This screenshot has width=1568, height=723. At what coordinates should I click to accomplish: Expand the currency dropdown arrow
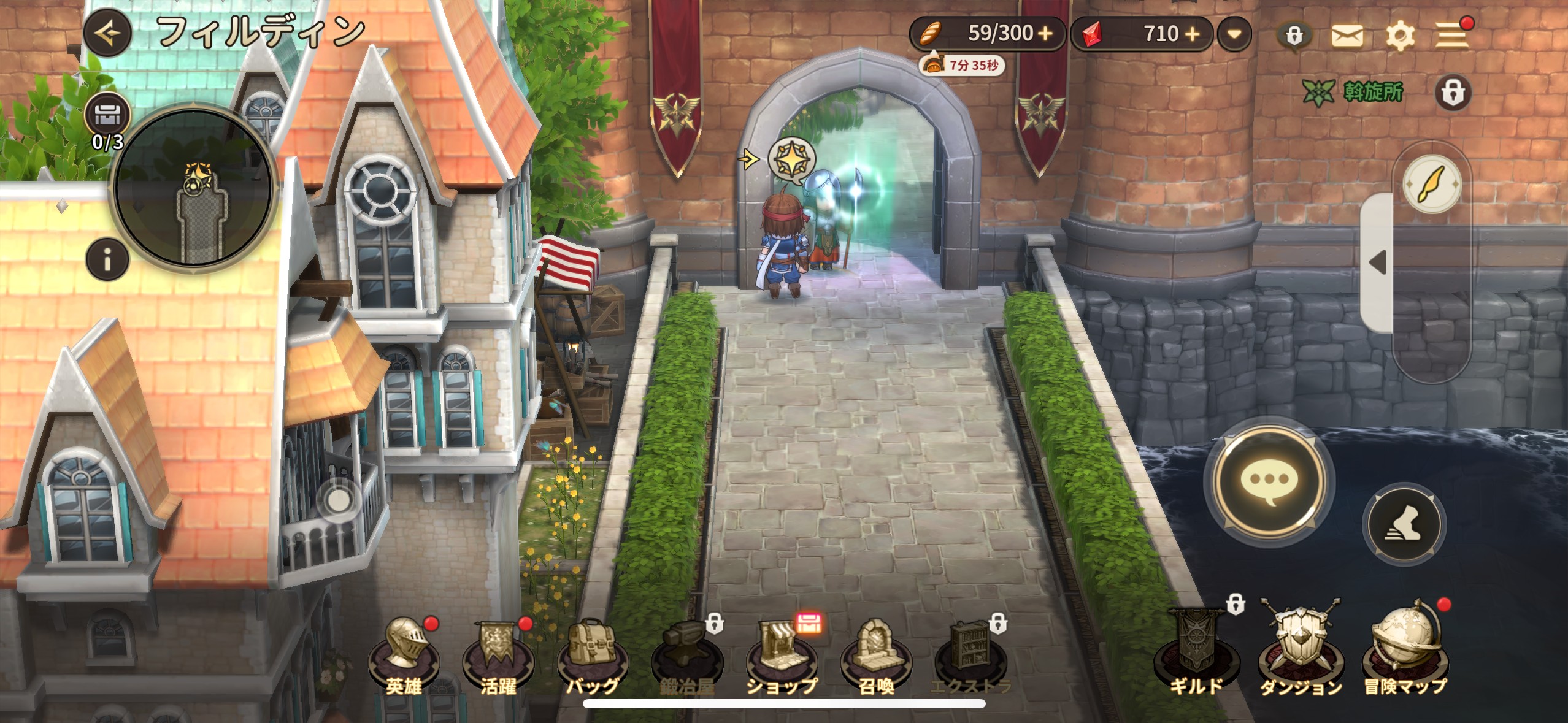[1234, 34]
